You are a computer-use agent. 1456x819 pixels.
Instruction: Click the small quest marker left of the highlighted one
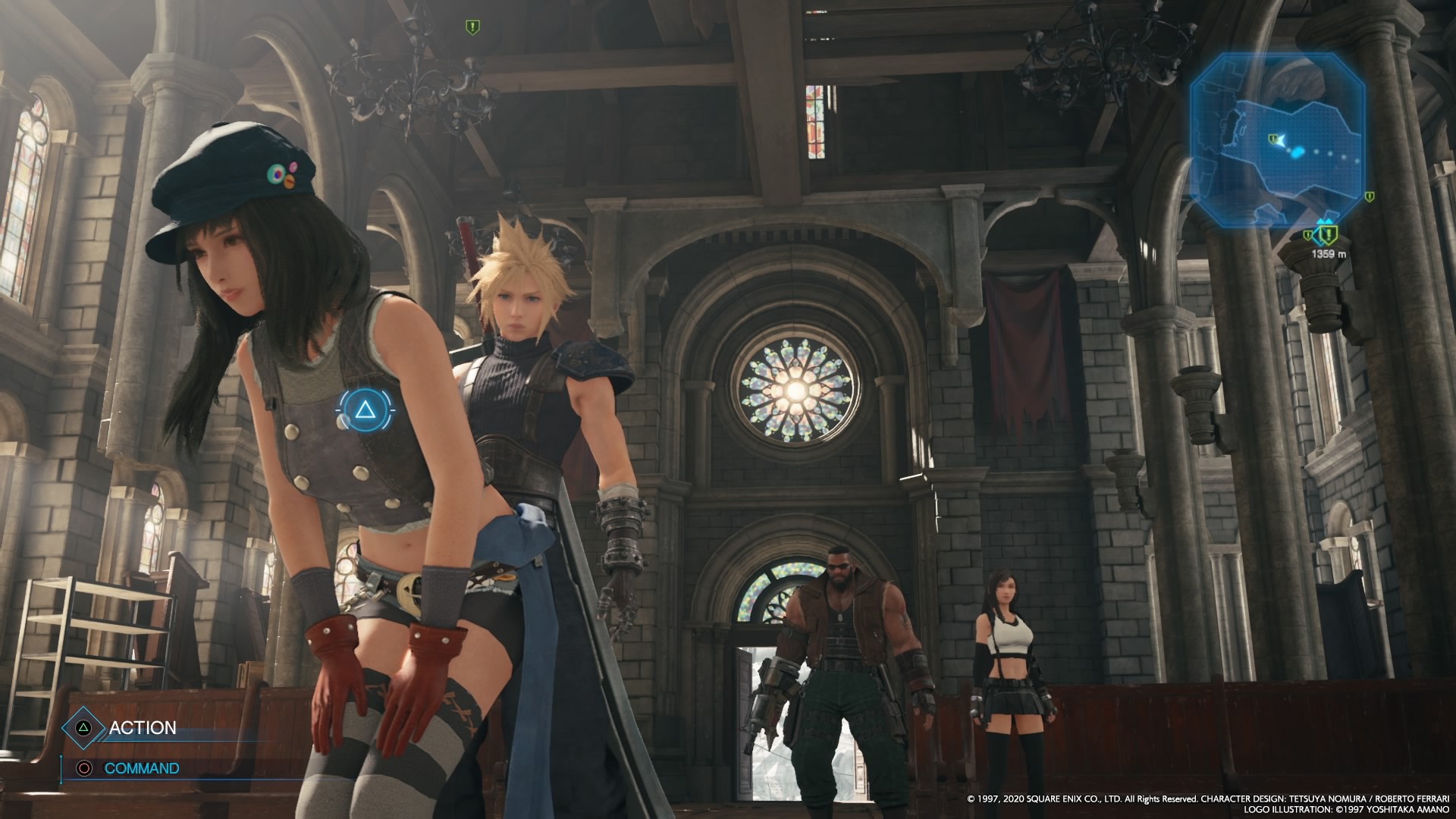point(1308,234)
